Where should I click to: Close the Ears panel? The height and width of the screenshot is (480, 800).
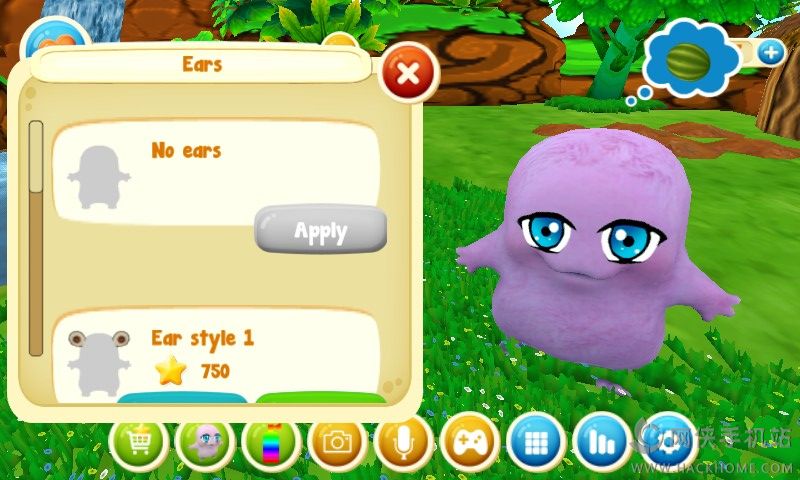click(408, 72)
